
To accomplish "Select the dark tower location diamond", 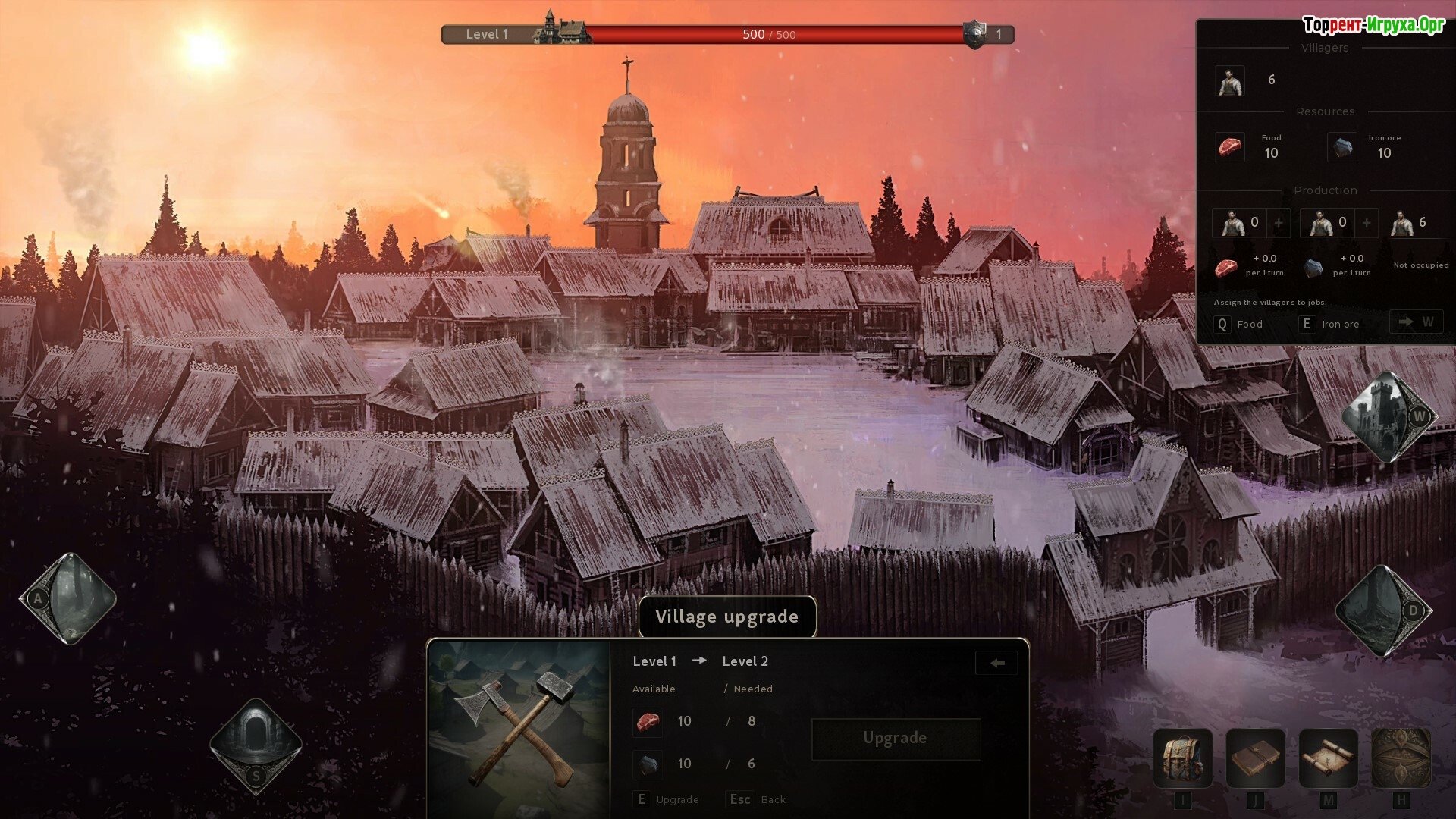I will (1383, 610).
